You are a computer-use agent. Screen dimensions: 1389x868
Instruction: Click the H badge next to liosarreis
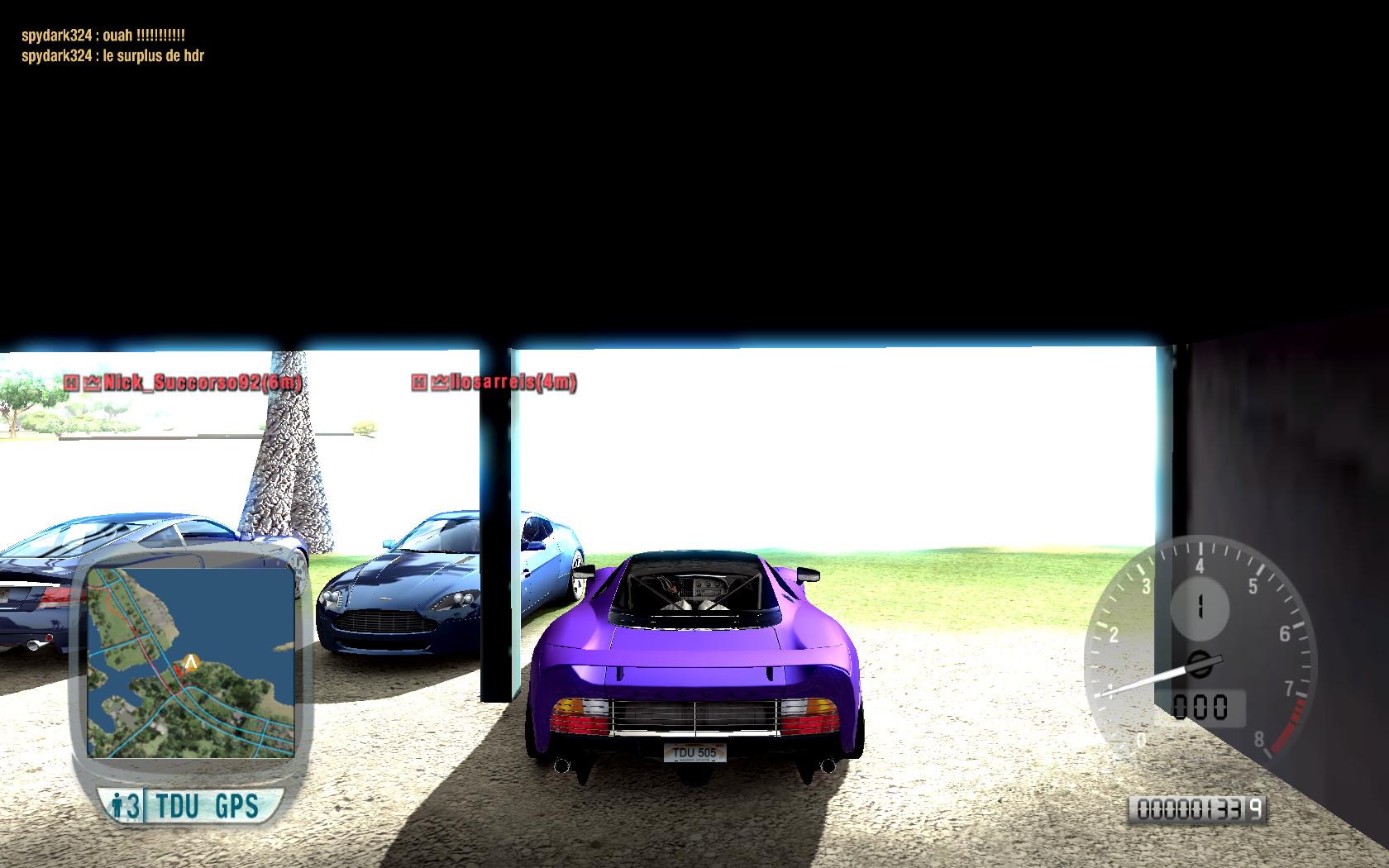[x=418, y=384]
